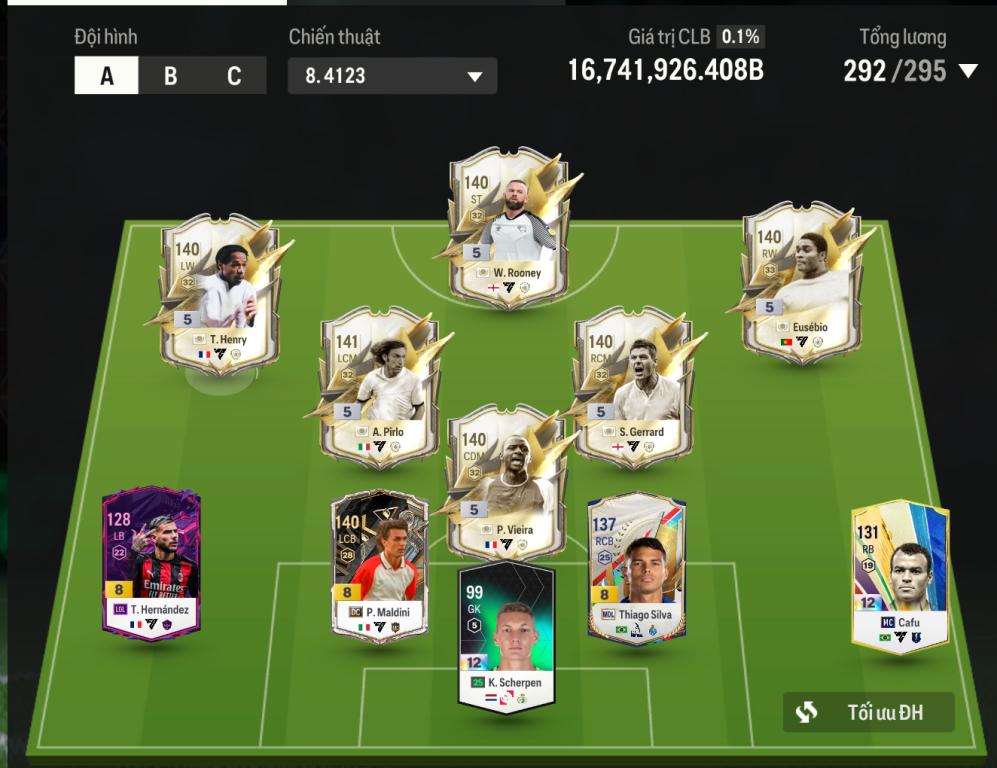Image resolution: width=997 pixels, height=768 pixels.
Task: Select the T. Hernández left back card
Action: click(152, 563)
